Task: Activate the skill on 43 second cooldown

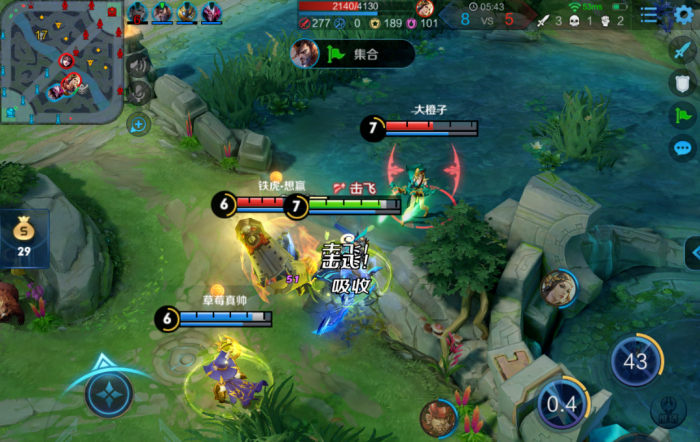Action: (x=635, y=362)
